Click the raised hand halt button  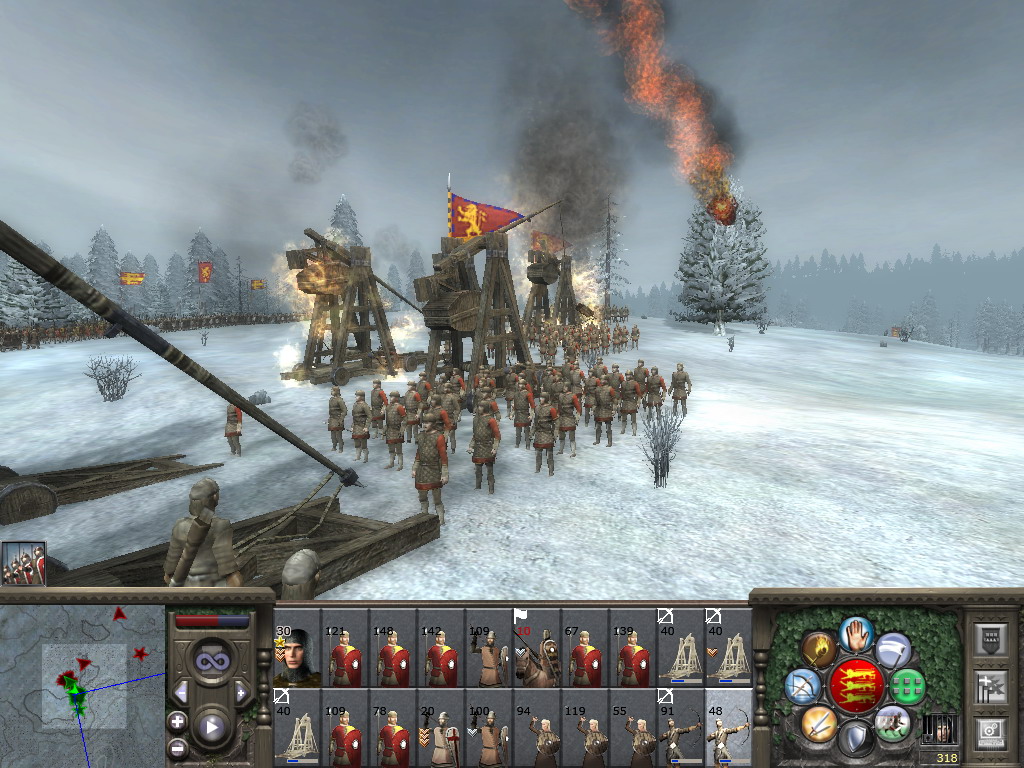pos(856,634)
